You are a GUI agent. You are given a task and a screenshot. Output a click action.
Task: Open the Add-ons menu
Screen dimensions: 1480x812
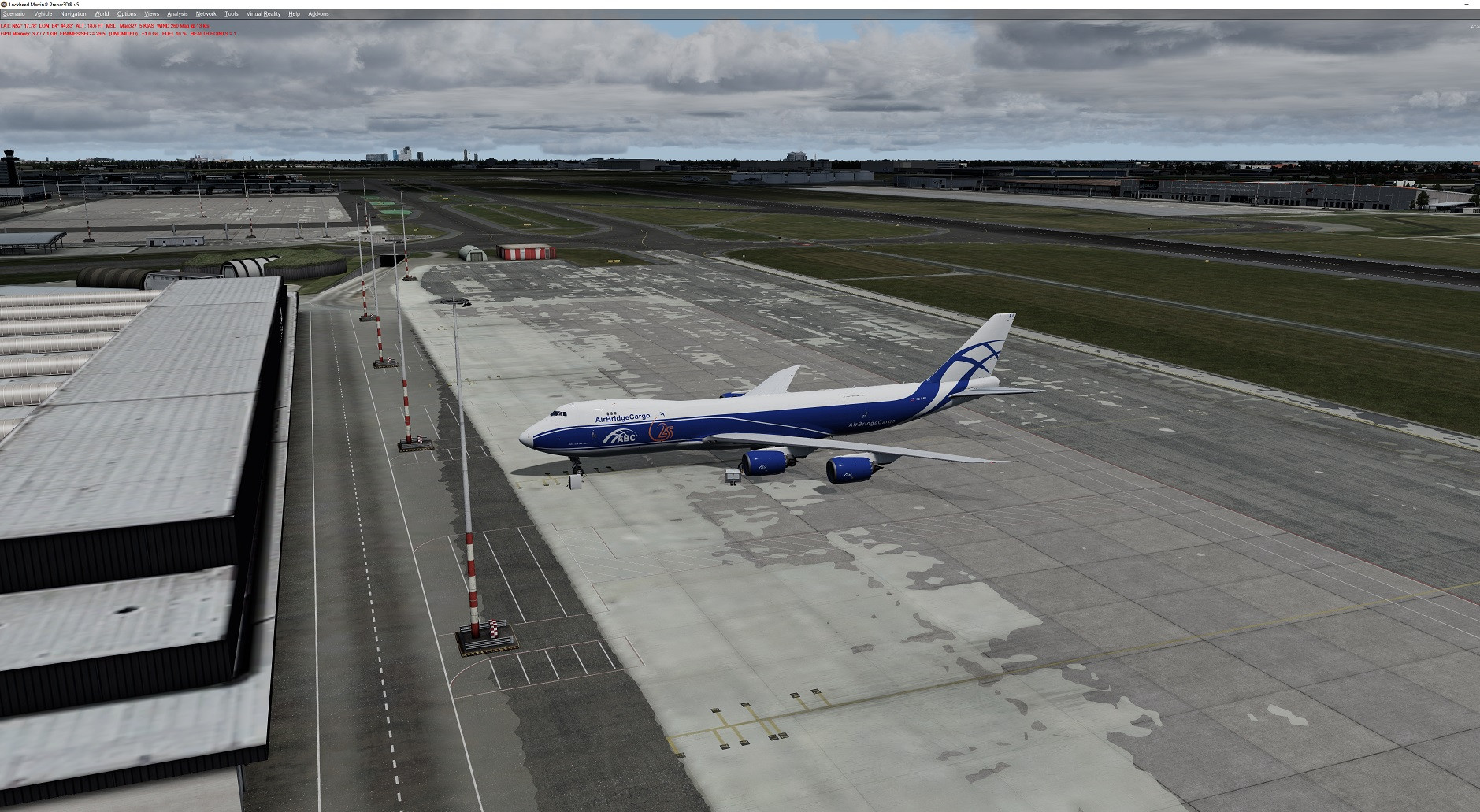coord(318,13)
